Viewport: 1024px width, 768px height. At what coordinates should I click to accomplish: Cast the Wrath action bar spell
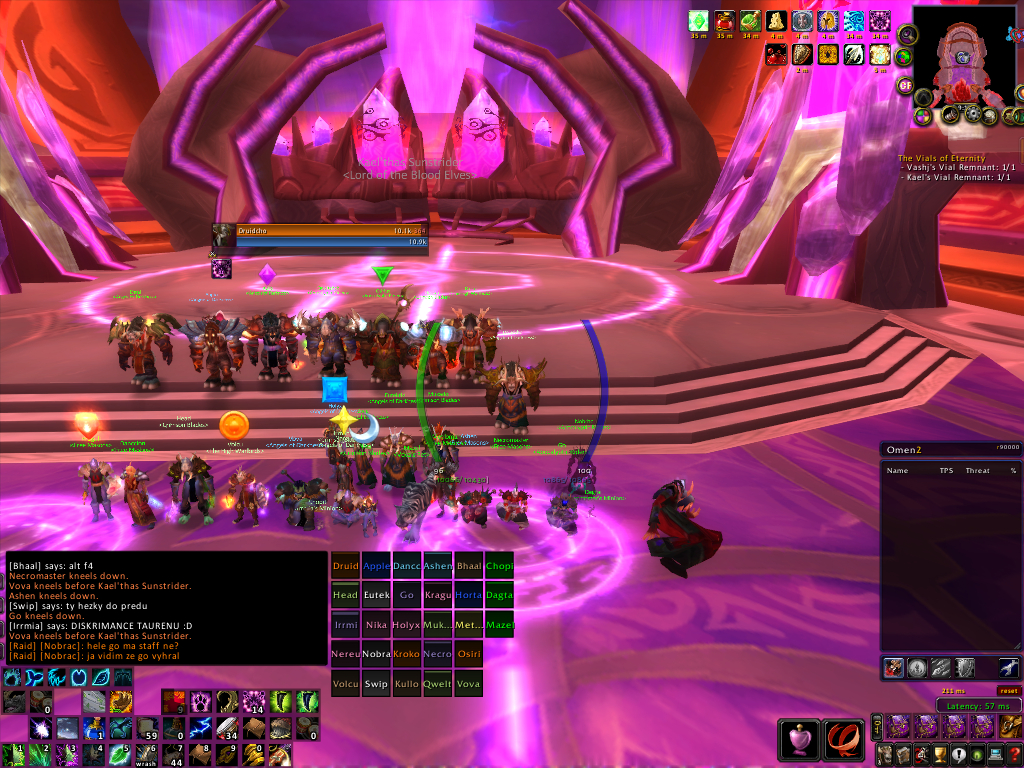[x=149, y=752]
